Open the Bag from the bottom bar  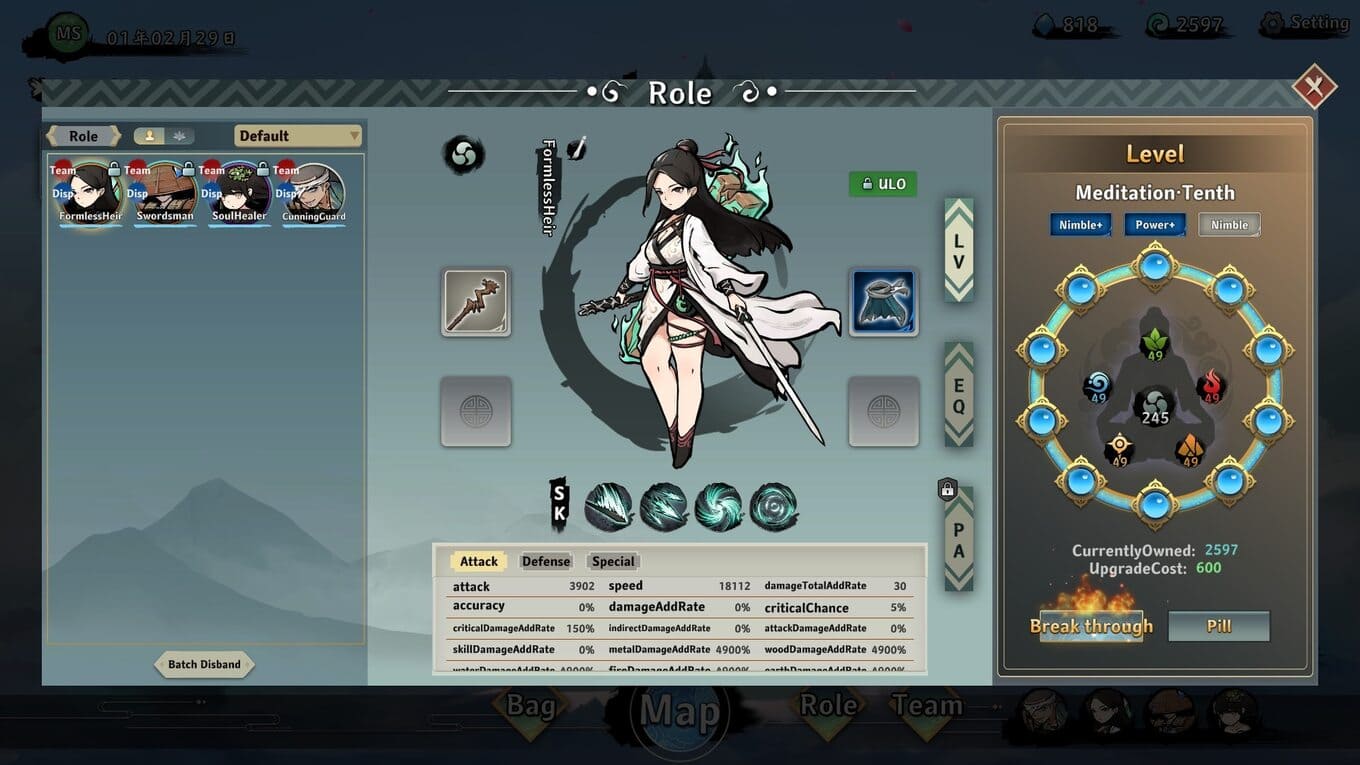pyautogui.click(x=530, y=707)
